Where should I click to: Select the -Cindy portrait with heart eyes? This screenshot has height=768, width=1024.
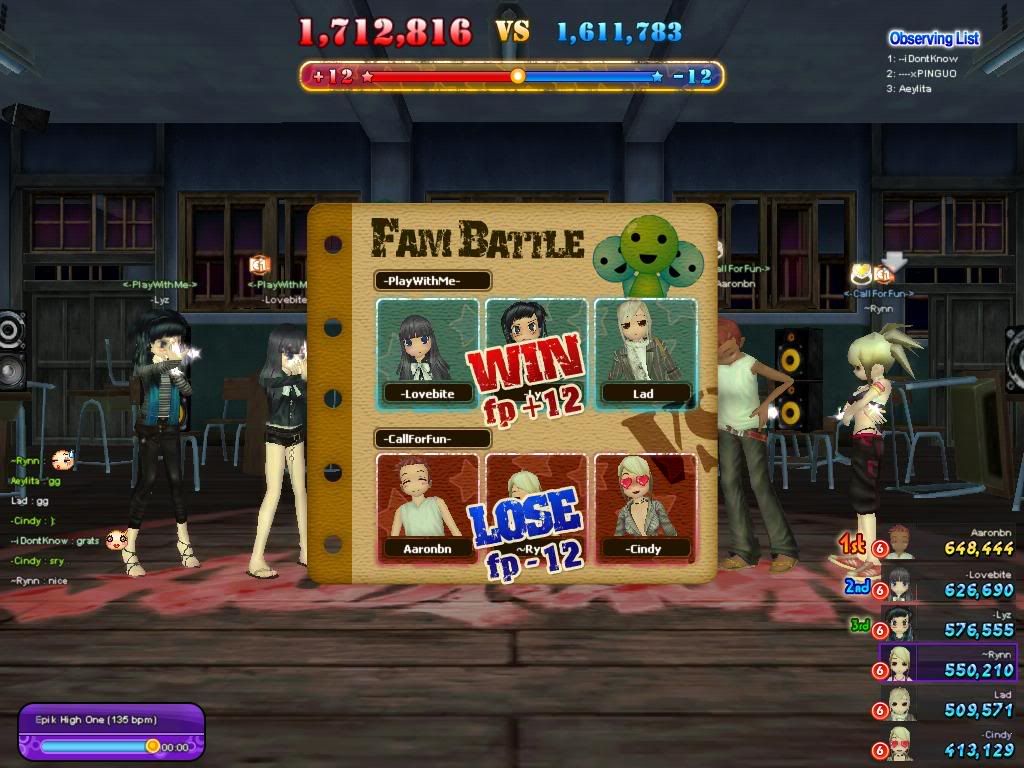645,507
